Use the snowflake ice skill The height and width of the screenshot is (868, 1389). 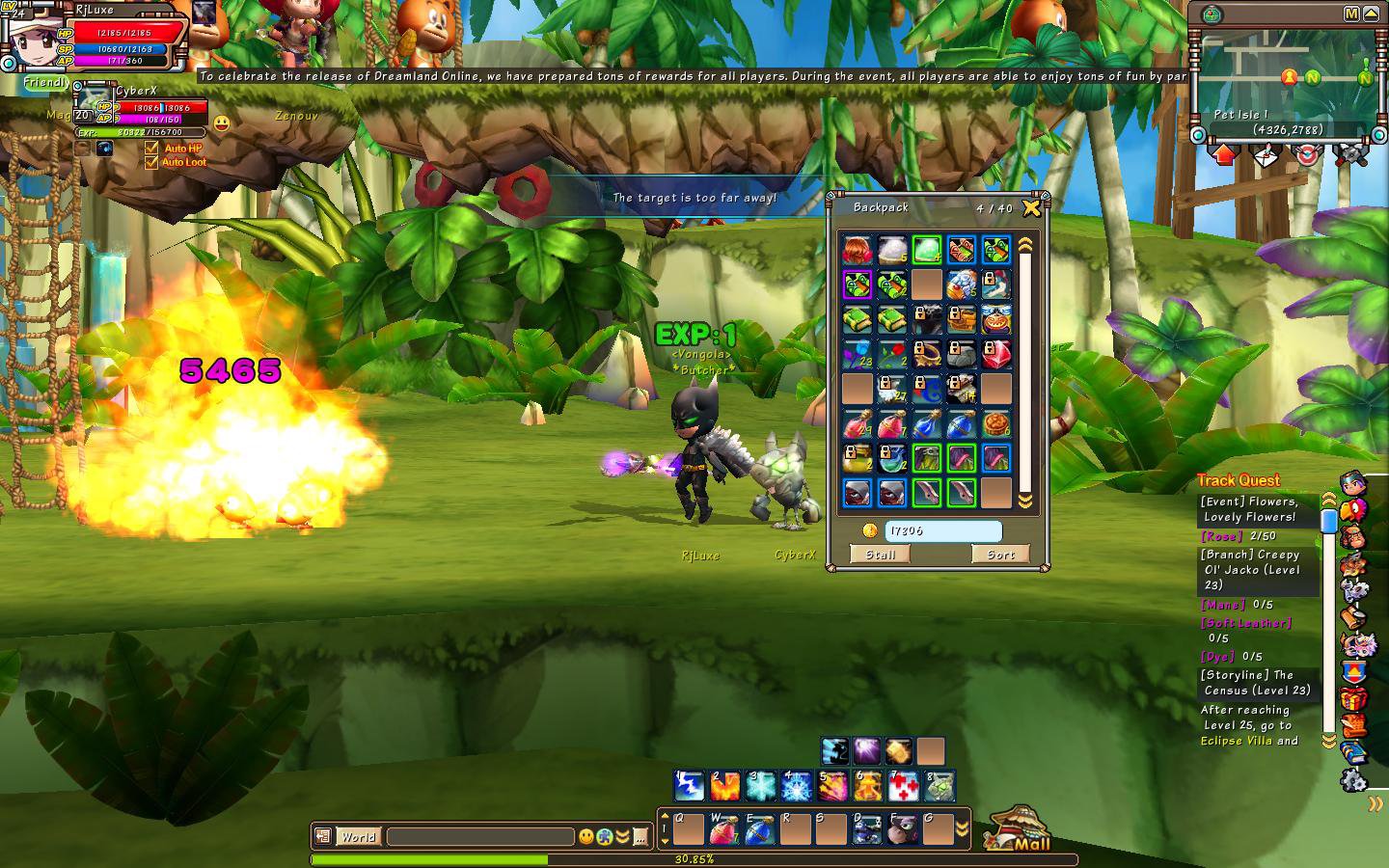(x=760, y=786)
